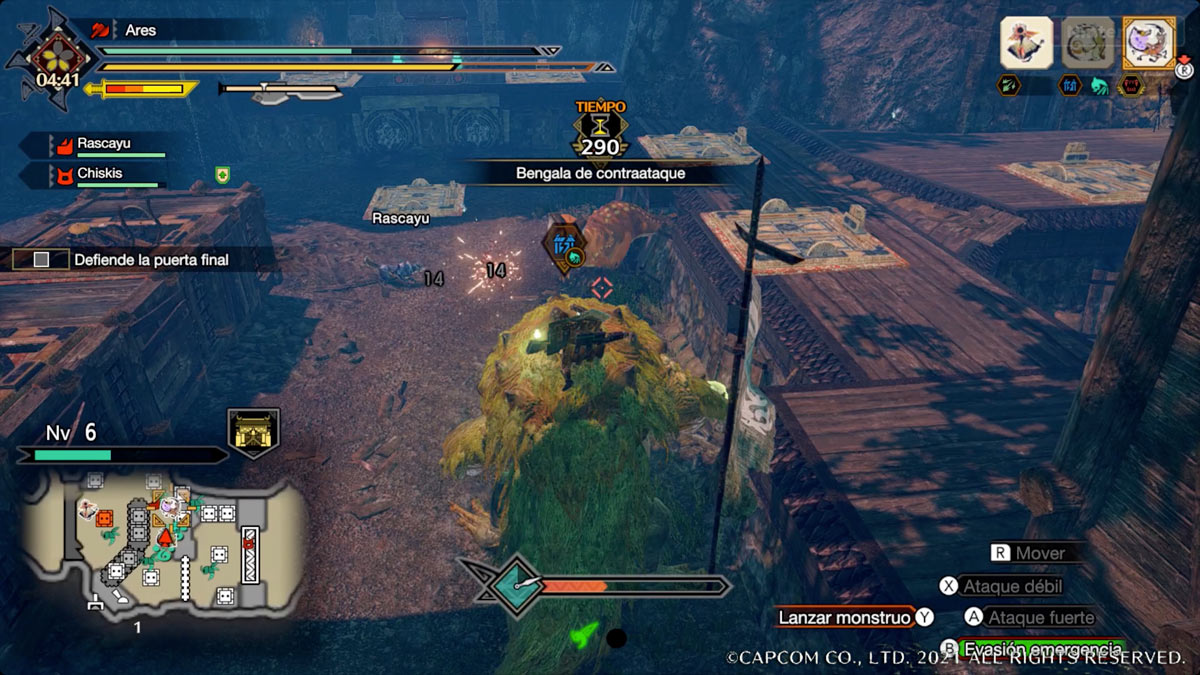Pick the greyed-out green monster icon
This screenshot has width=1200, height=675.
pos(1087,43)
